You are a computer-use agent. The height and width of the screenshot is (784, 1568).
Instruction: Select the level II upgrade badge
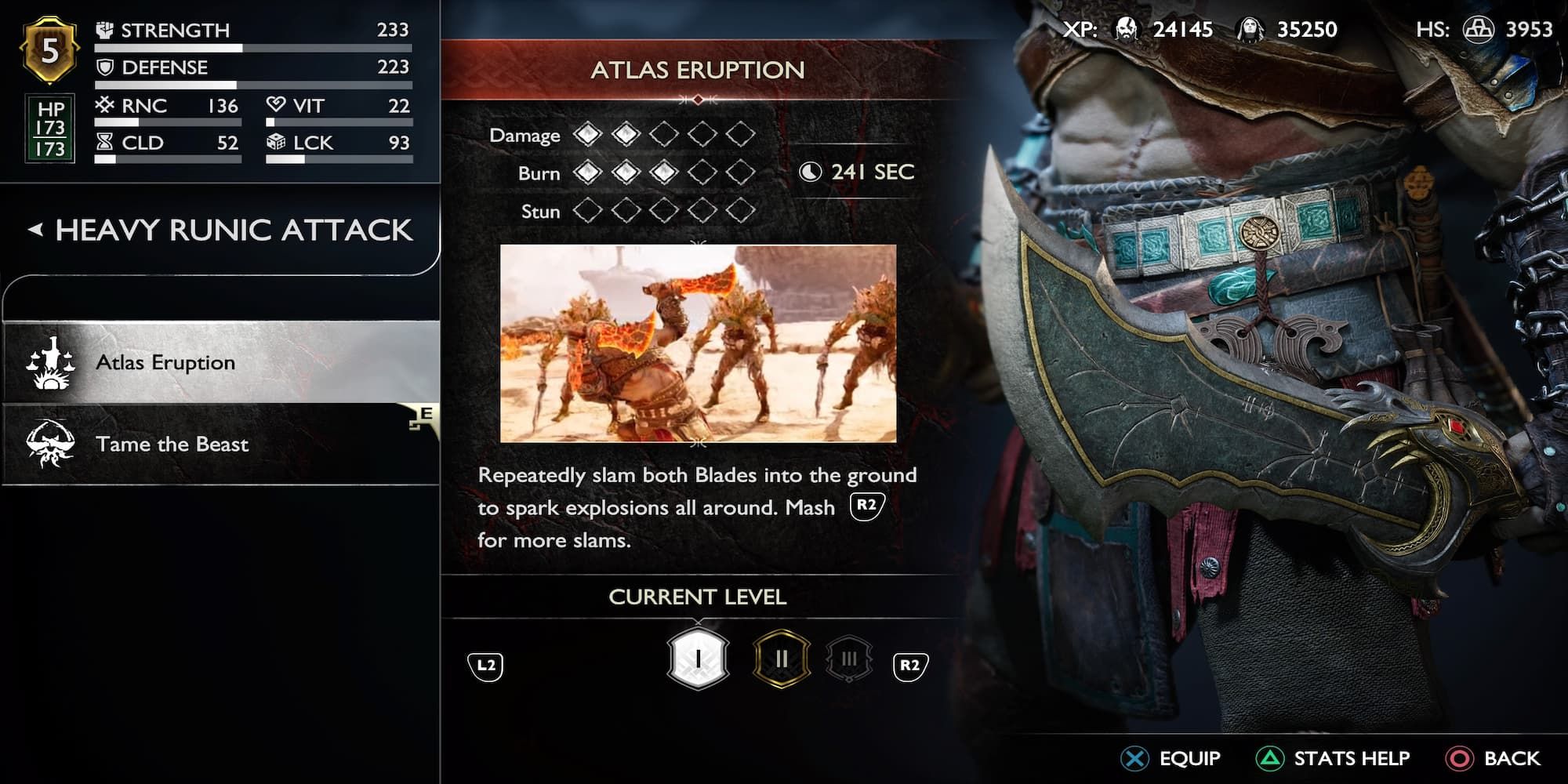pos(781,659)
